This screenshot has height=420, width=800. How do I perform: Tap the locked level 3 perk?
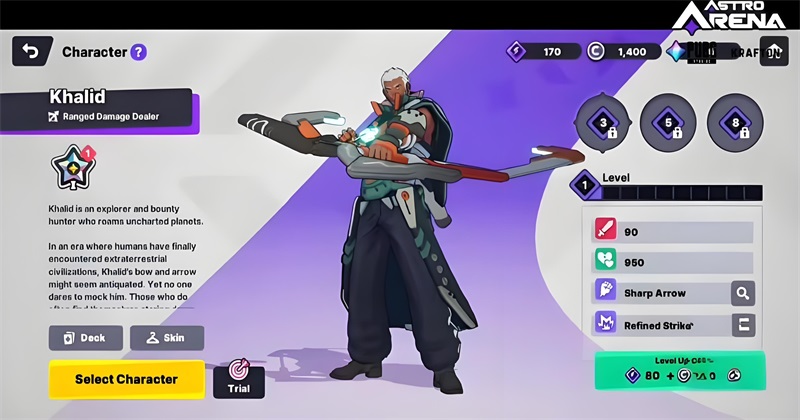(x=603, y=123)
